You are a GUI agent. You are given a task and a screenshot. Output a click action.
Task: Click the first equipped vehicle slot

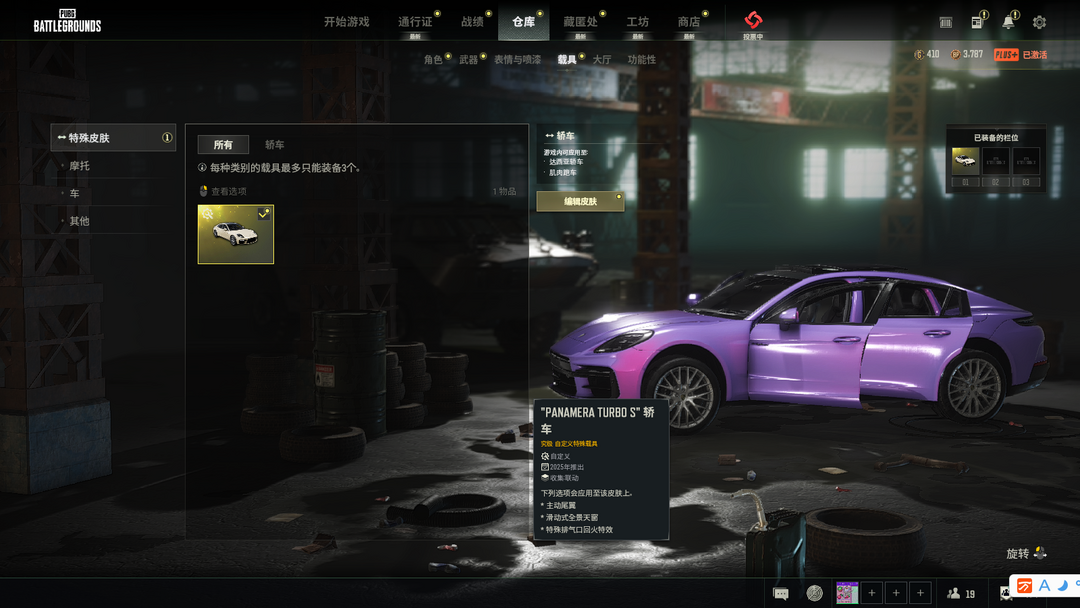point(965,161)
